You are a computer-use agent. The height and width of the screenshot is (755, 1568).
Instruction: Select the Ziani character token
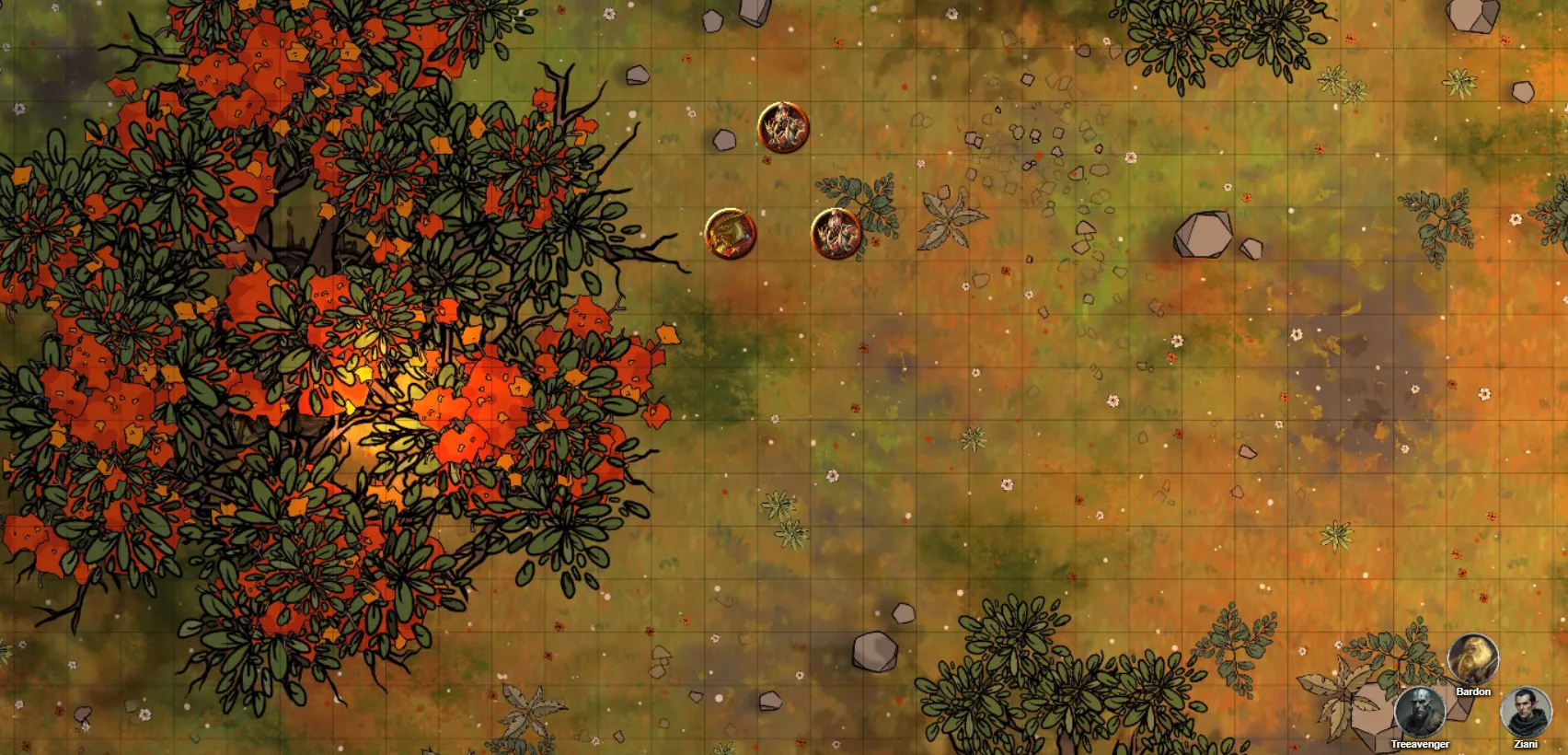1526,713
